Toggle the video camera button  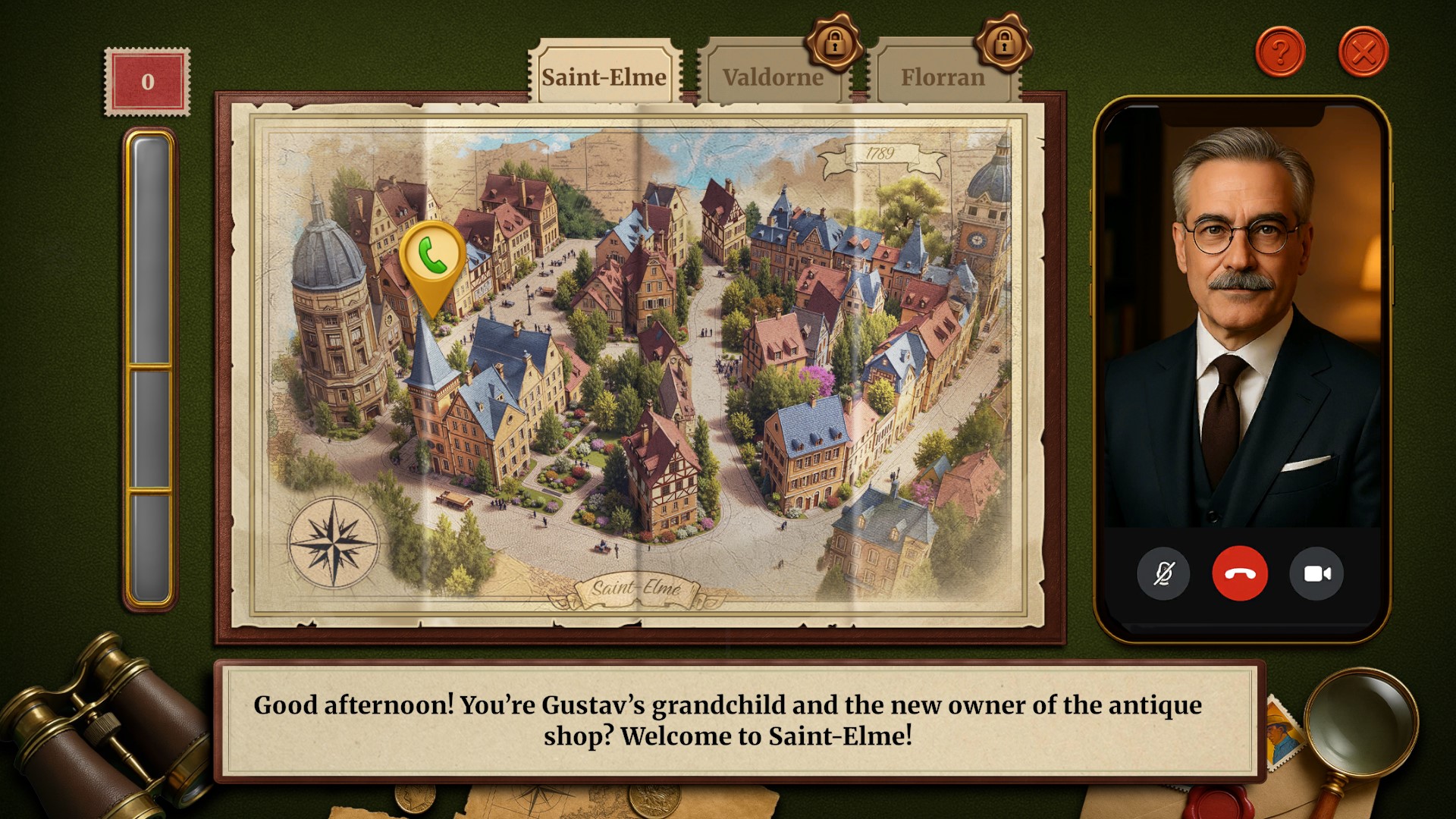click(x=1316, y=574)
